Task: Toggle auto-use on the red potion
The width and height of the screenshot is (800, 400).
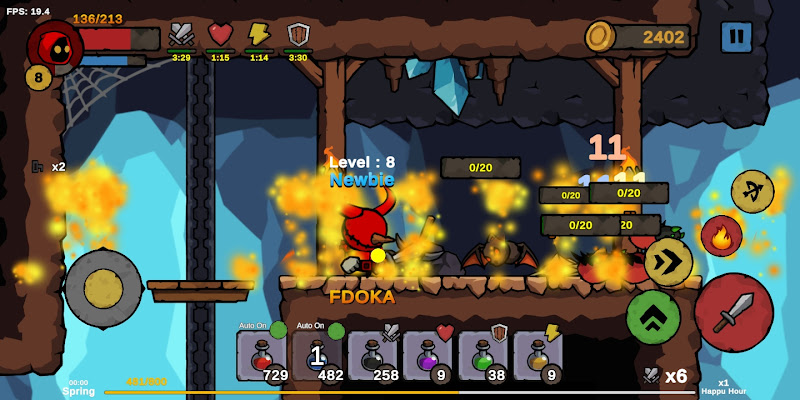Action: 278,329
